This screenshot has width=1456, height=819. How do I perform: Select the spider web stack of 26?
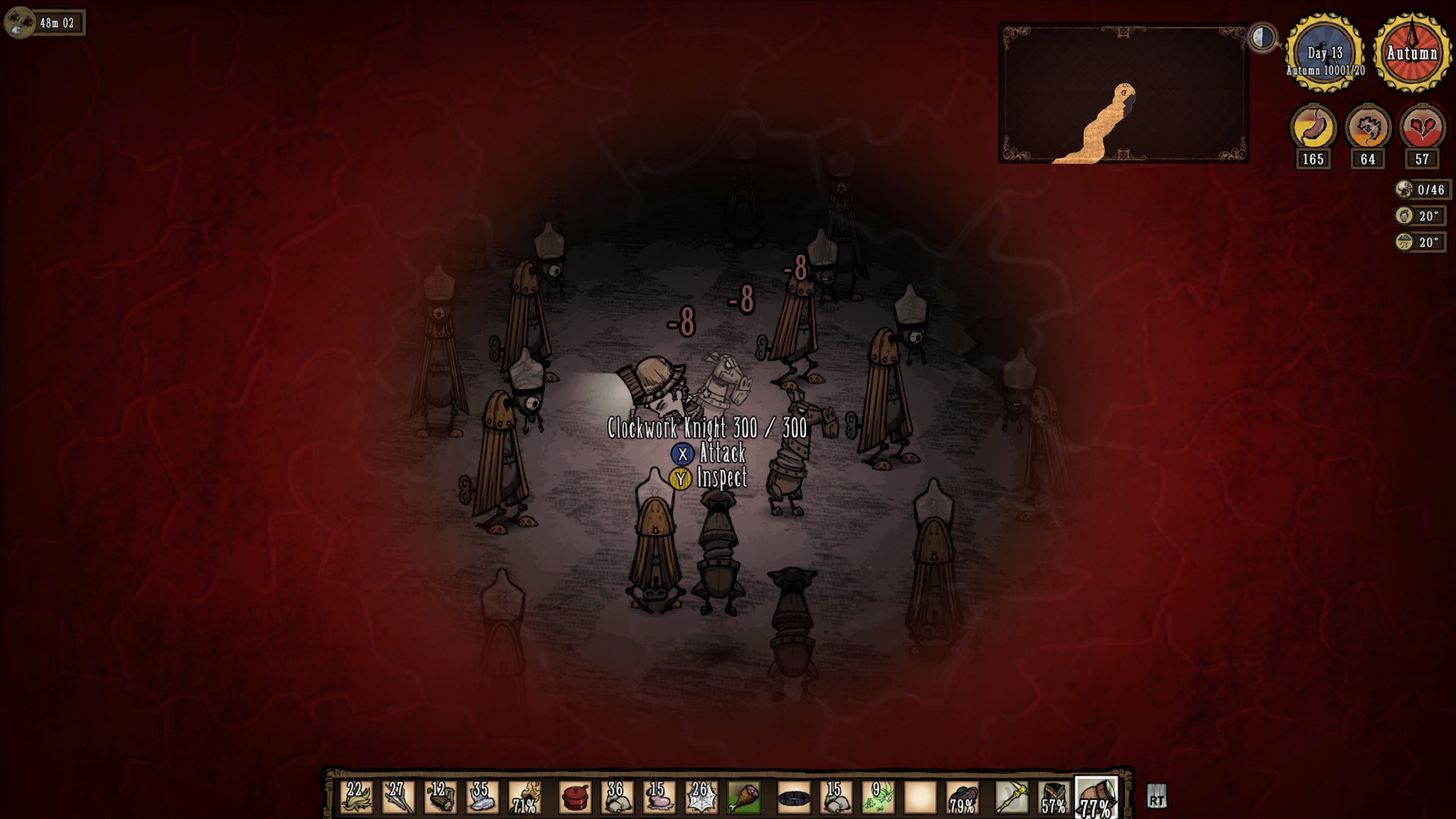click(x=701, y=798)
